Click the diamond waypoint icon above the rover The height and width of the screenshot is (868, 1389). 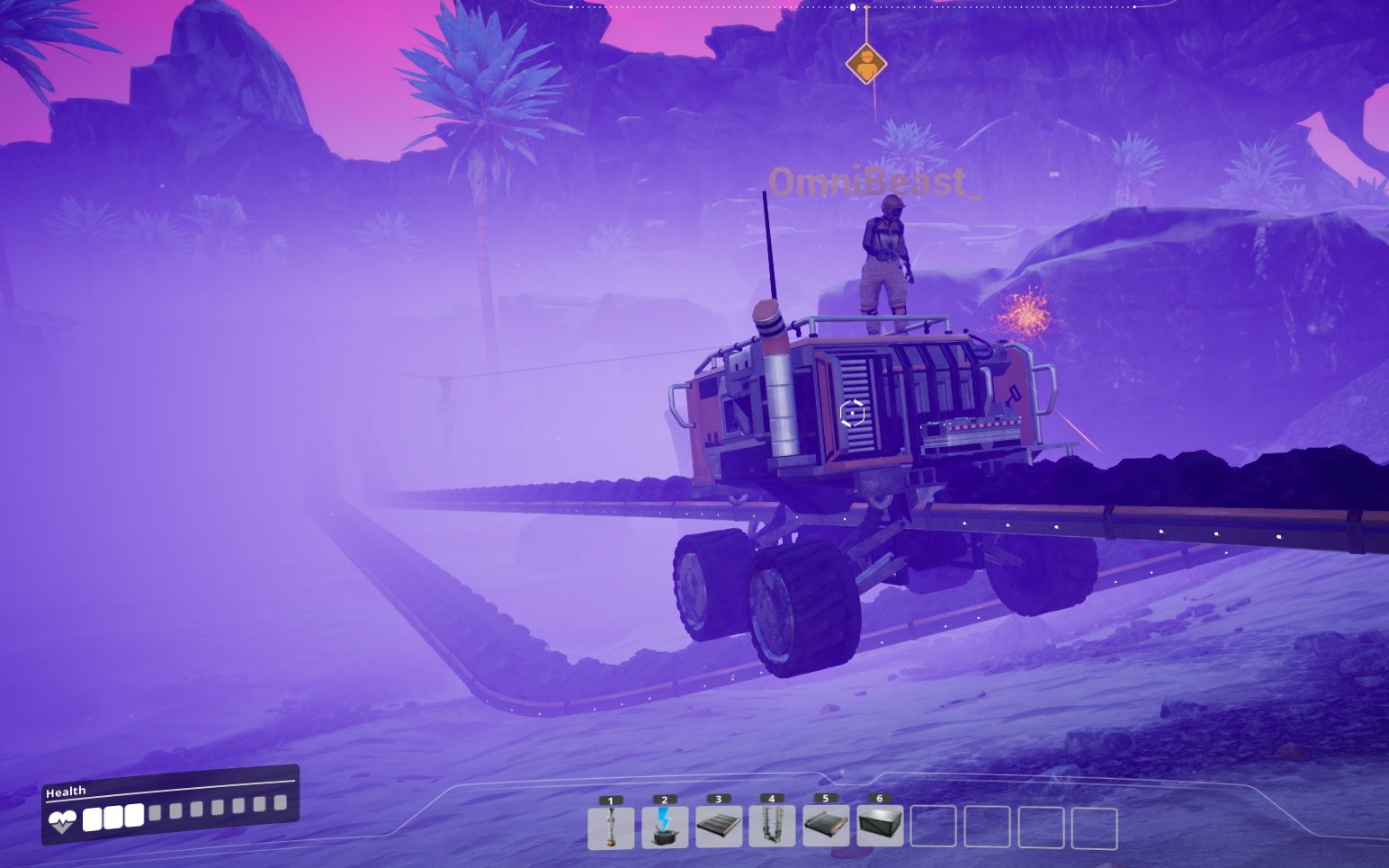(x=866, y=65)
